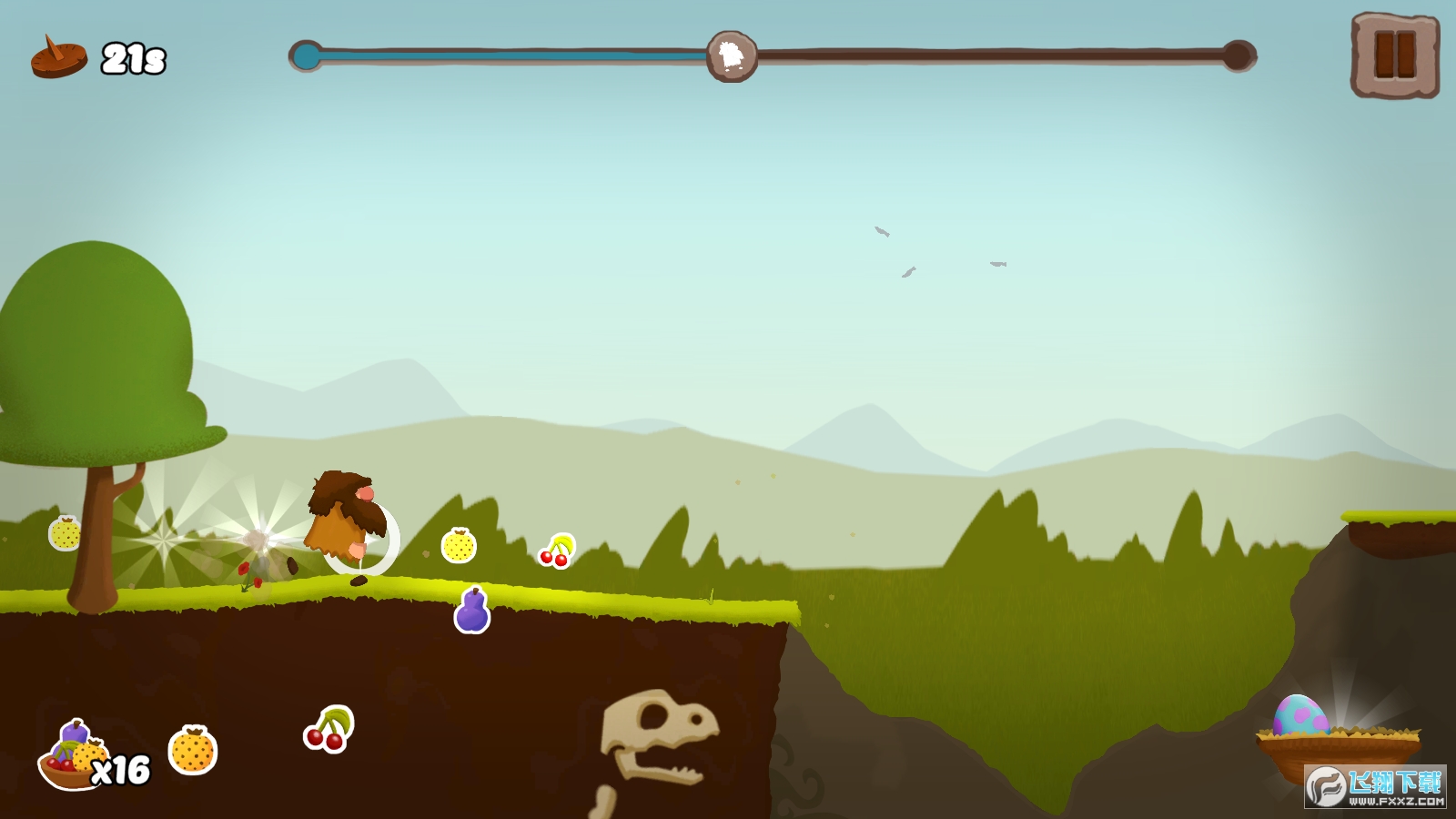Pause the game with the wooden pause button
The image size is (1456, 819).
pos(1394,55)
